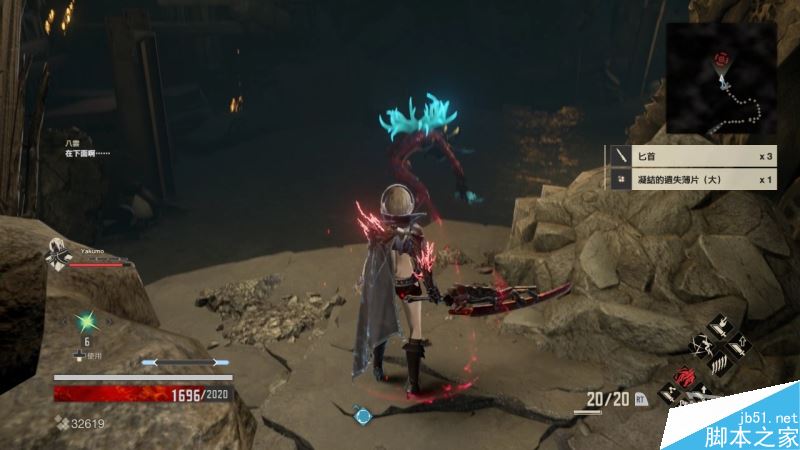Open the minimap in the corner
800x450 pixels.
(x=722, y=78)
